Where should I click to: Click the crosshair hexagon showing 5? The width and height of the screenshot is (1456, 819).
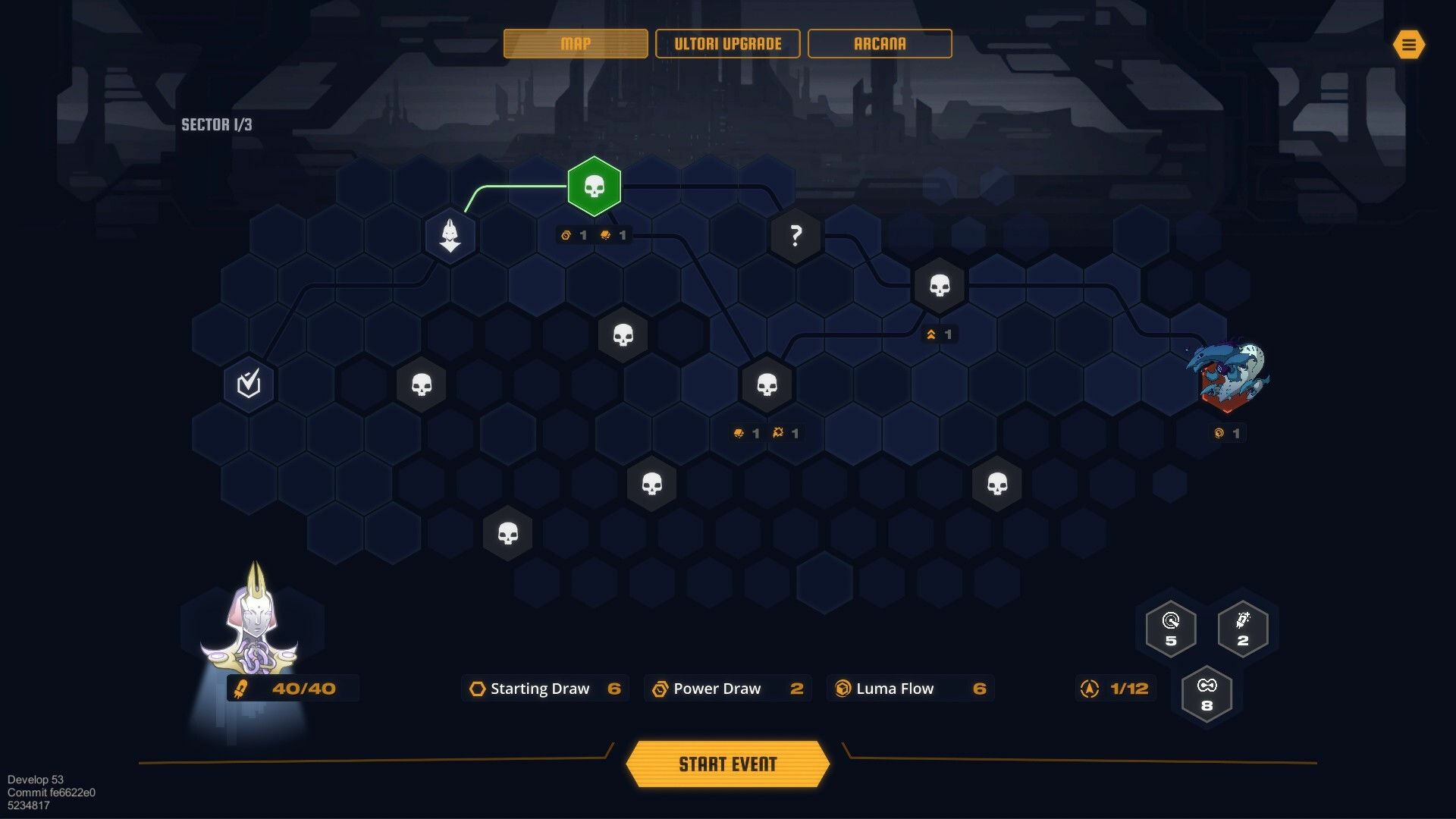coord(1169,628)
